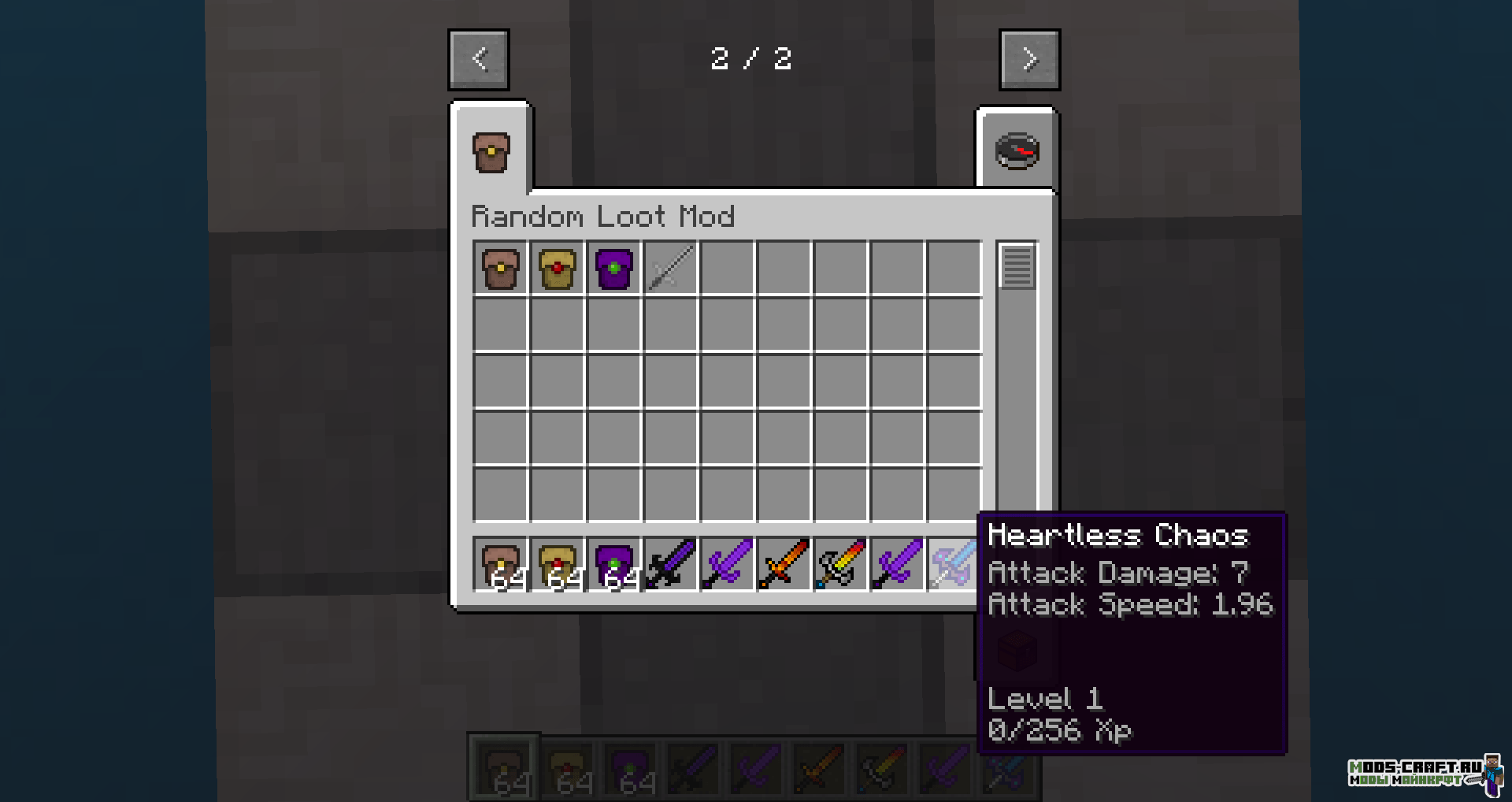1512x802 pixels.
Task: Go to the next creative page
Action: (1029, 60)
